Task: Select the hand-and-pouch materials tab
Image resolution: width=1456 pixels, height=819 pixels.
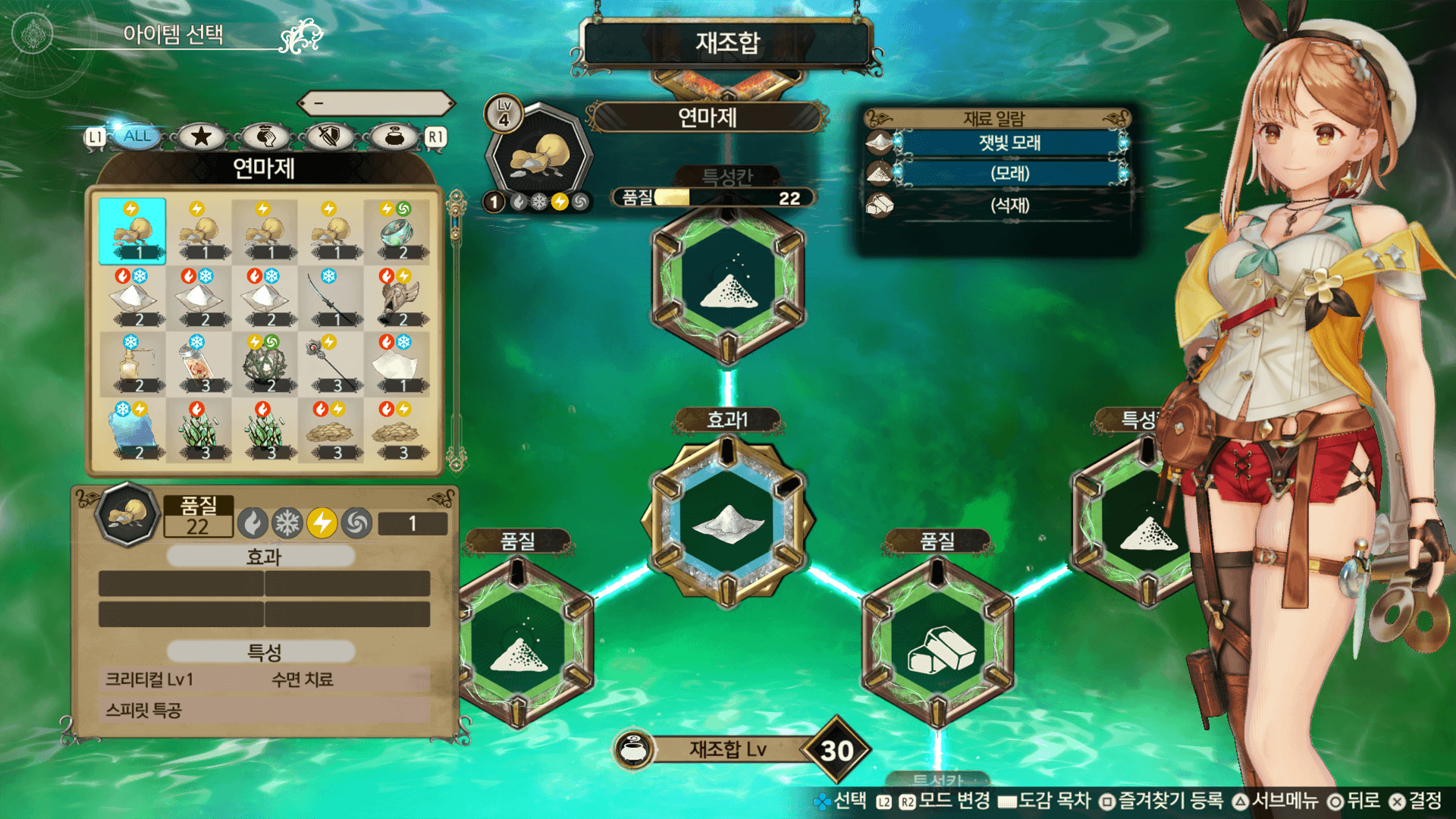Action: tap(265, 137)
